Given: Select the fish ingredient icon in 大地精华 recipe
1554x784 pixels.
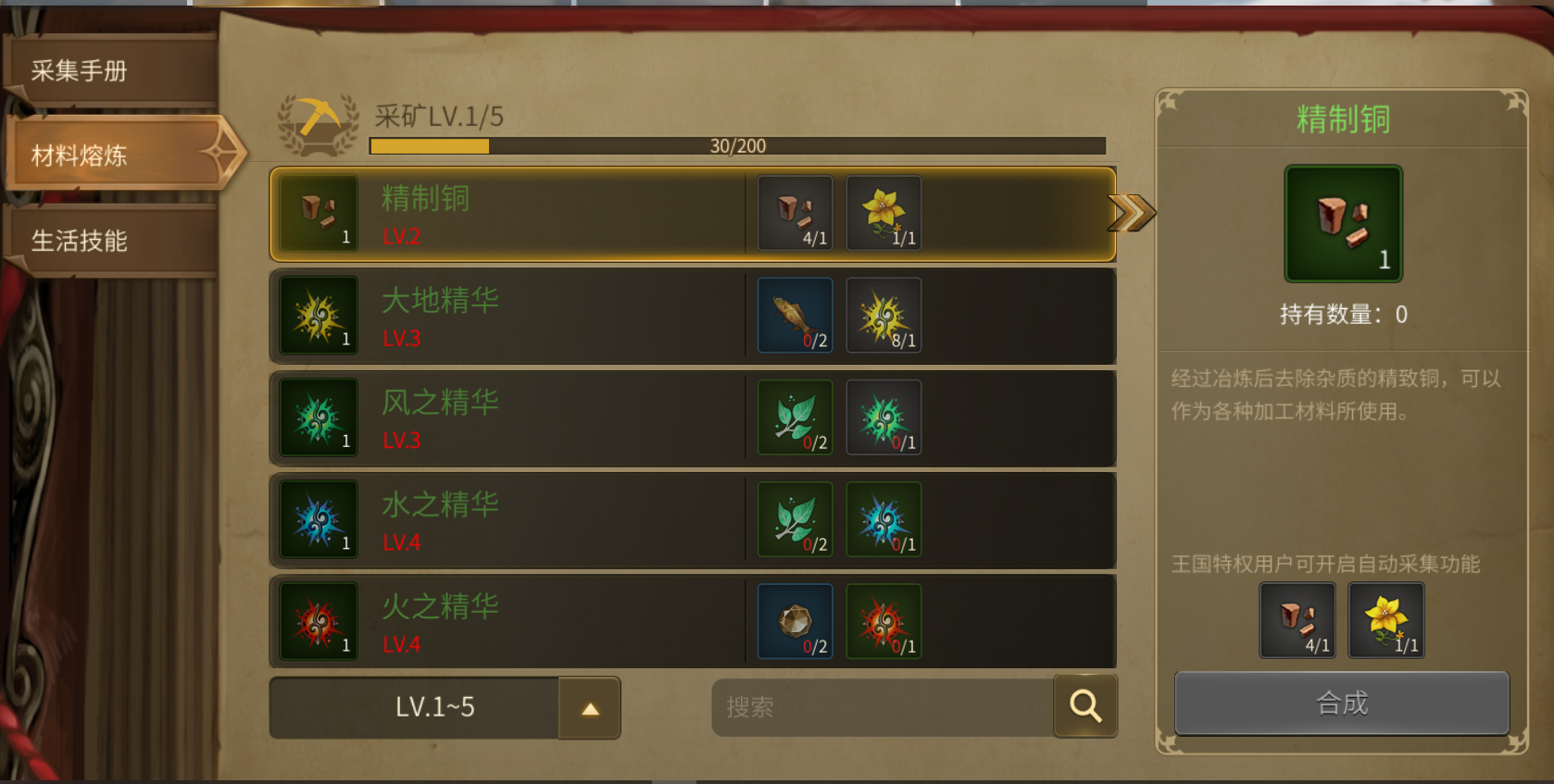Looking at the screenshot, I should coord(795,315).
